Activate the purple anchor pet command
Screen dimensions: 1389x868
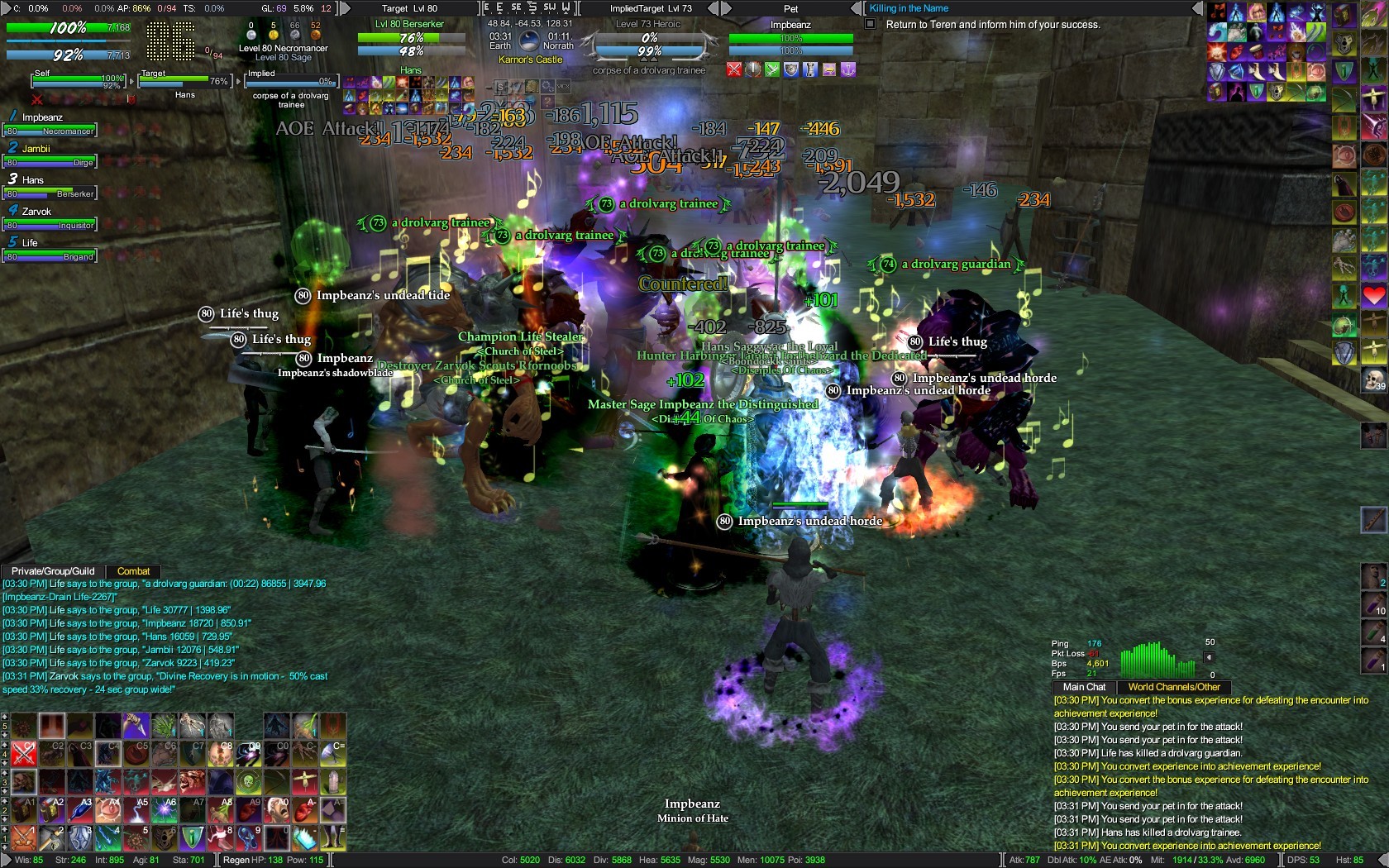tap(848, 70)
